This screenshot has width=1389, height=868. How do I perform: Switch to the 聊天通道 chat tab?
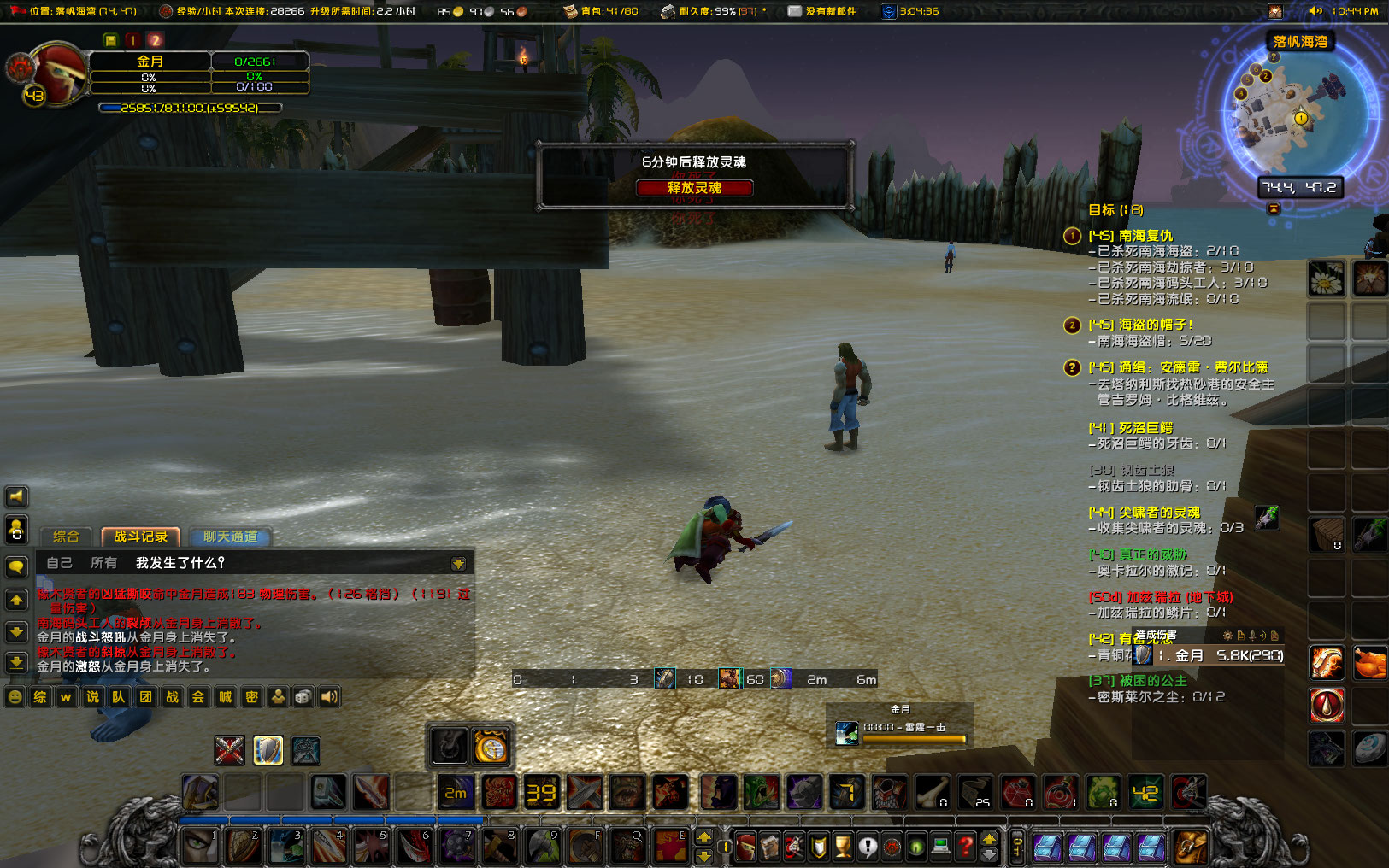[229, 537]
